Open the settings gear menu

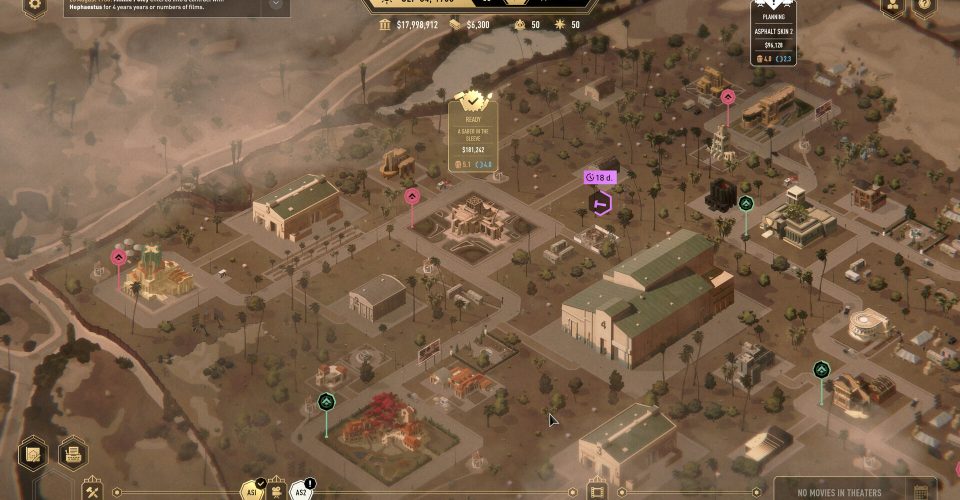click(35, 5)
